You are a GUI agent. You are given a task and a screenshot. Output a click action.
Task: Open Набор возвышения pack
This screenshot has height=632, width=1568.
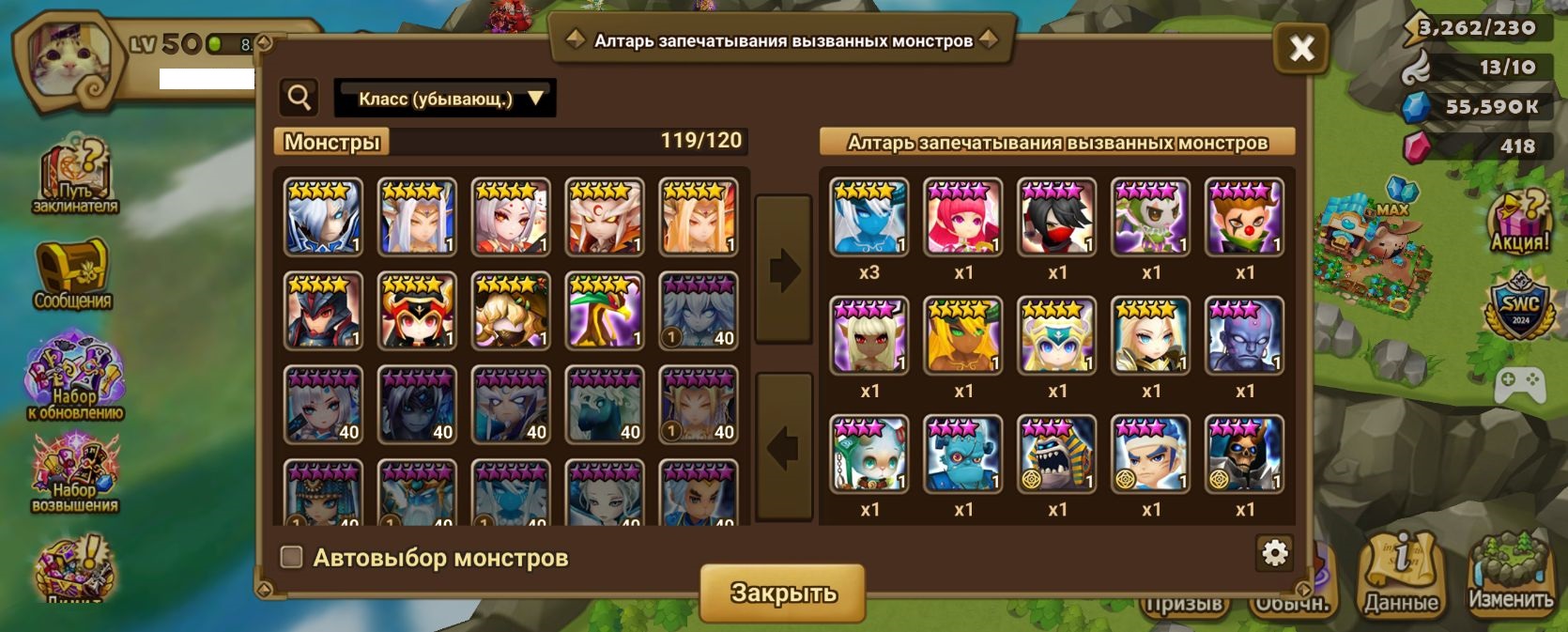tap(74, 474)
